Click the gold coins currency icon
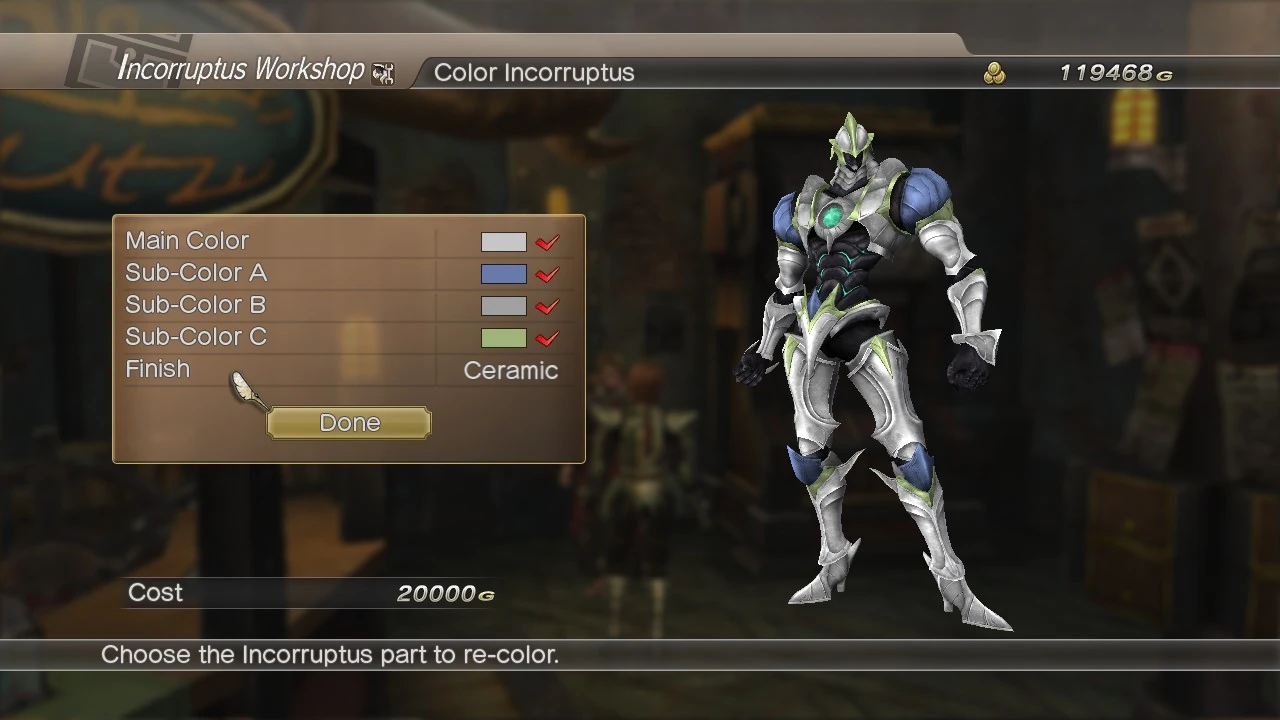Screen dimensions: 1280x720 994,72
